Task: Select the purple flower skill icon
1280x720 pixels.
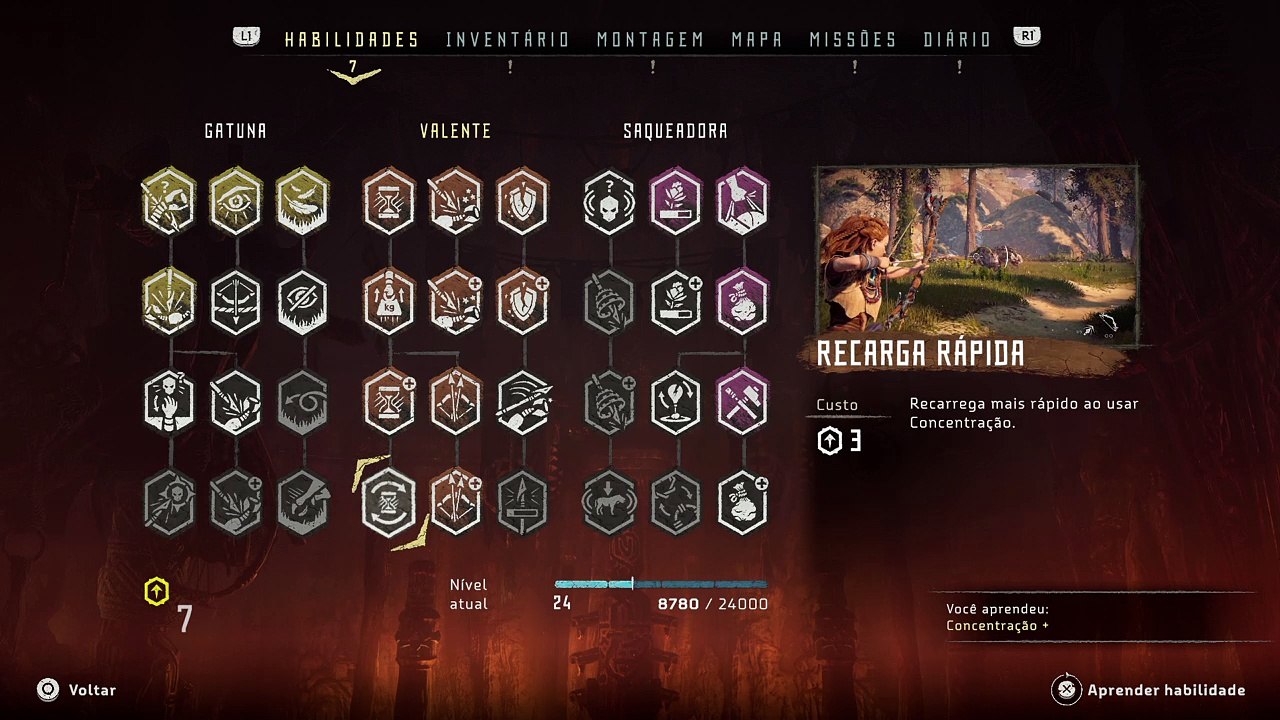Action: 676,202
